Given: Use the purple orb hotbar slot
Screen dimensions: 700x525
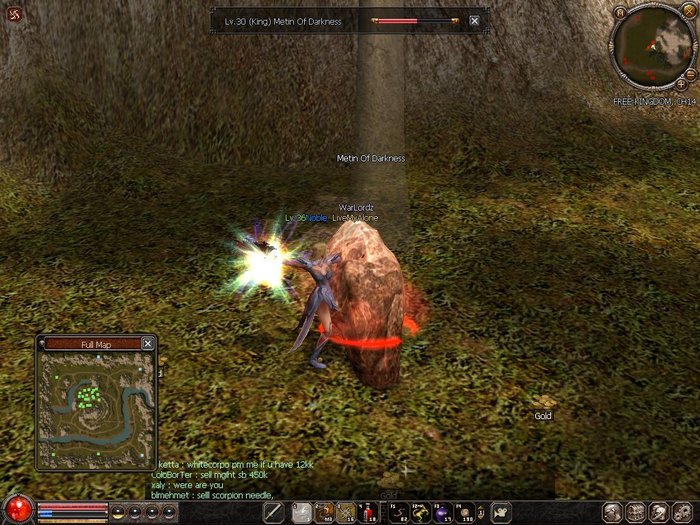Looking at the screenshot, I should [441, 512].
